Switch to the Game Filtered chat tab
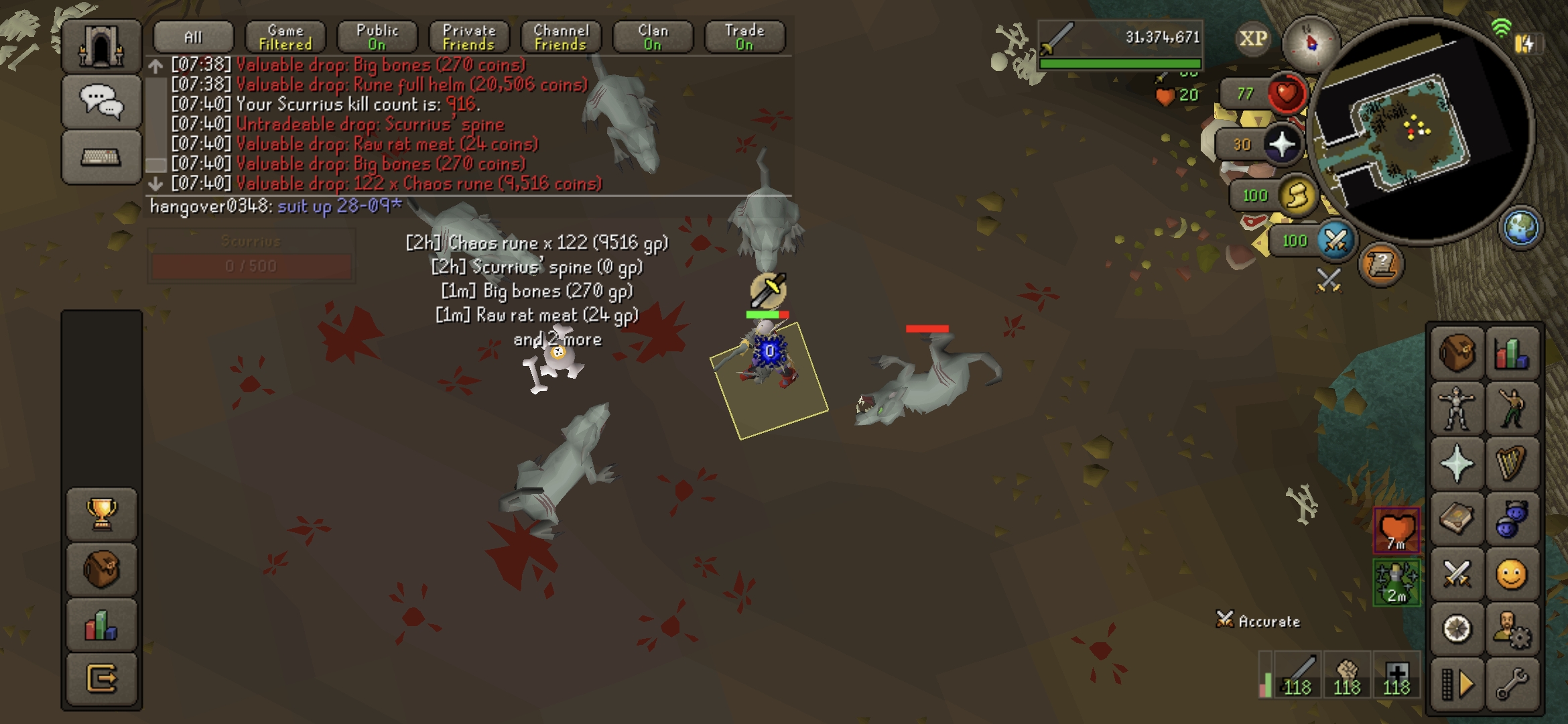 (285, 37)
